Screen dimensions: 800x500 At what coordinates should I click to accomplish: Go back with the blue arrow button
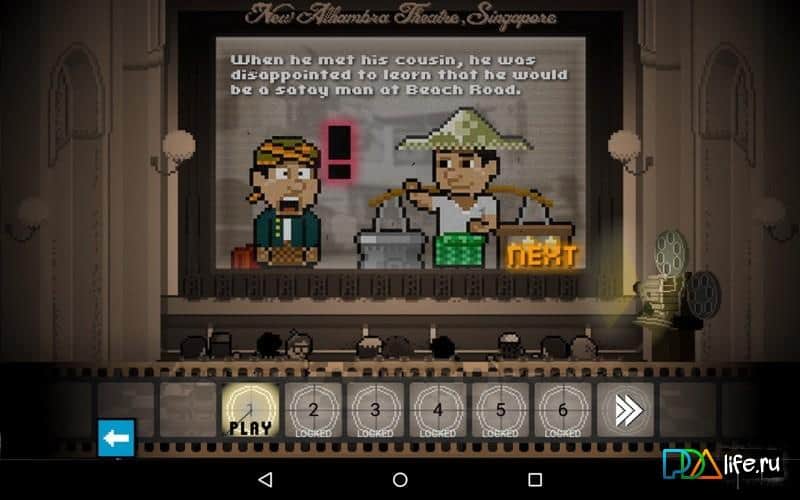click(116, 438)
